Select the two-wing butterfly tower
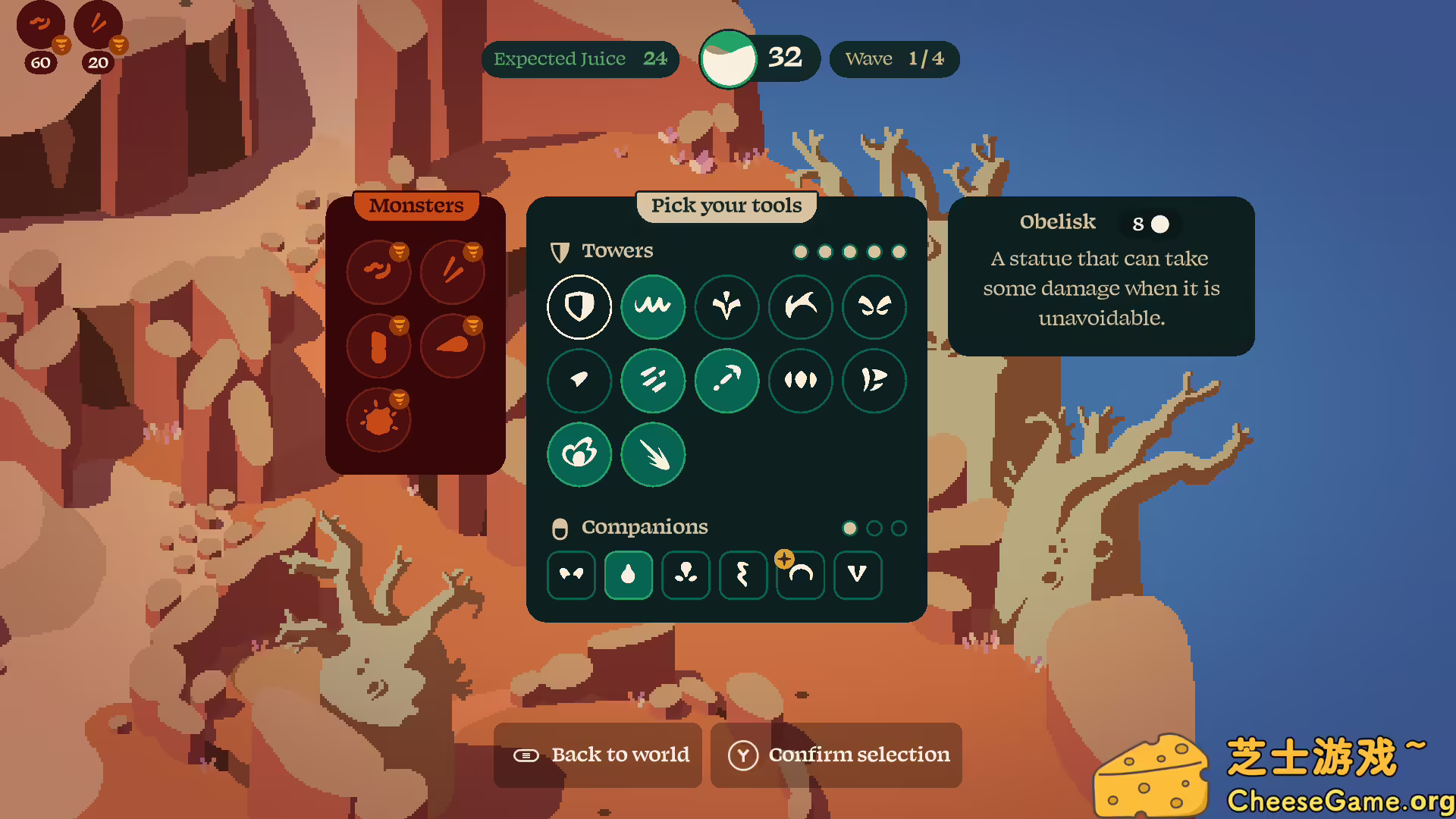Viewport: 1456px width, 819px height. 874,306
